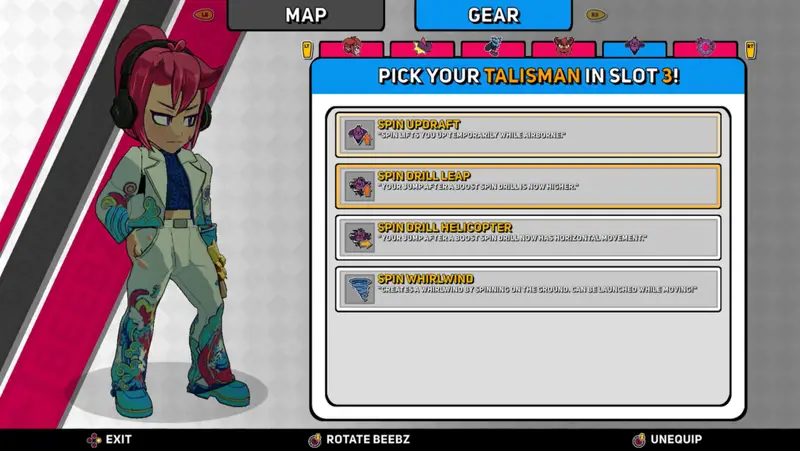Screen dimensions: 800x451
Task: Select the highlighted blue talisman slot tab
Action: click(x=634, y=47)
